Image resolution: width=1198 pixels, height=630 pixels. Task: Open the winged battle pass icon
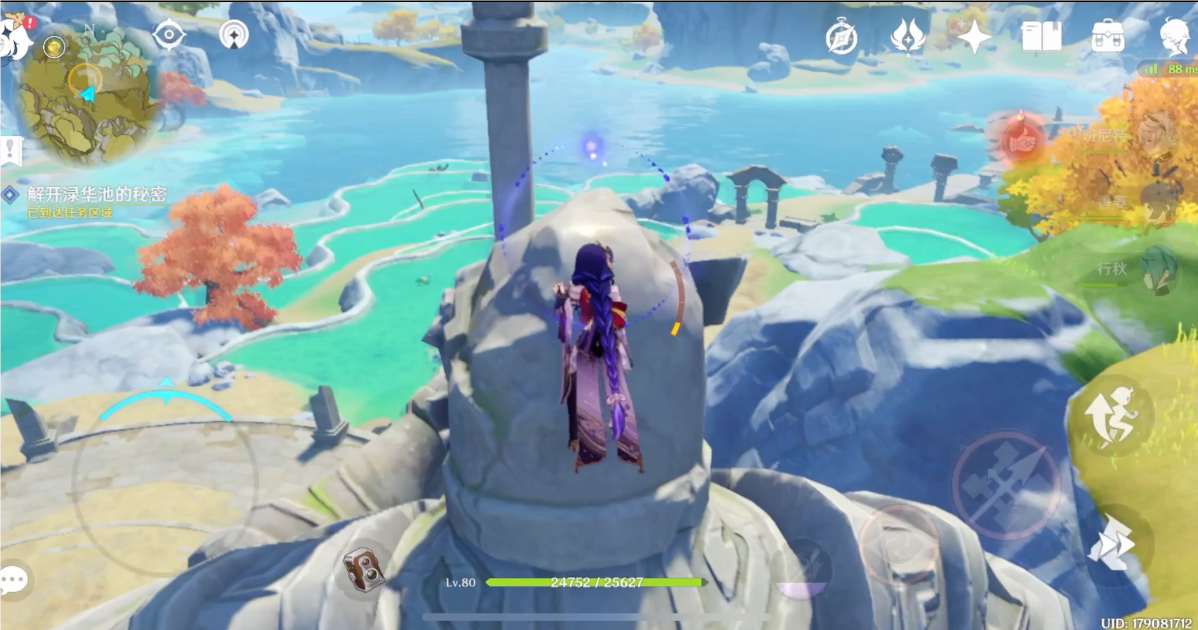pyautogui.click(x=907, y=37)
